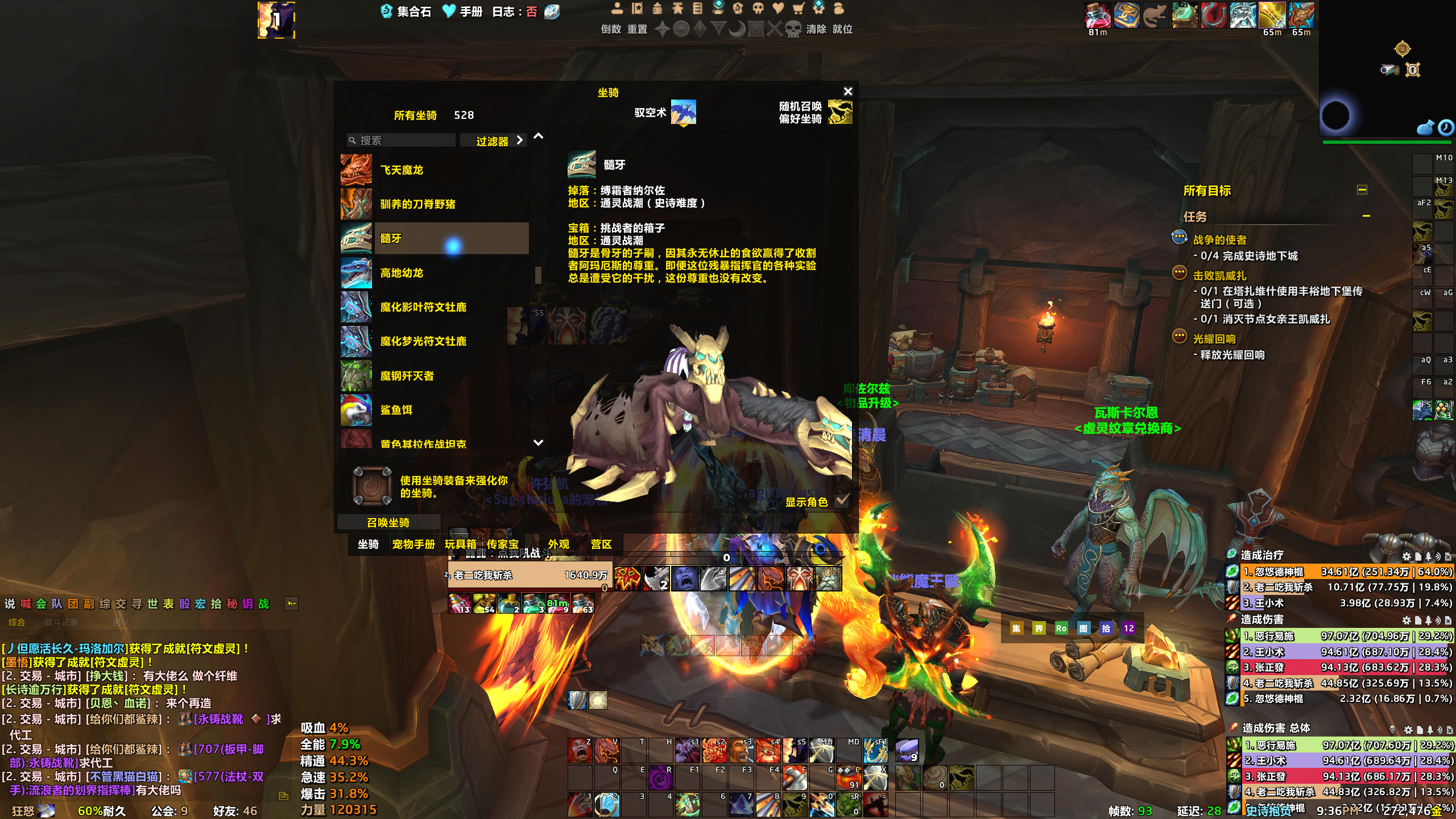Switch to the 宠物手册 tab
This screenshot has width=1456, height=819.
[413, 544]
